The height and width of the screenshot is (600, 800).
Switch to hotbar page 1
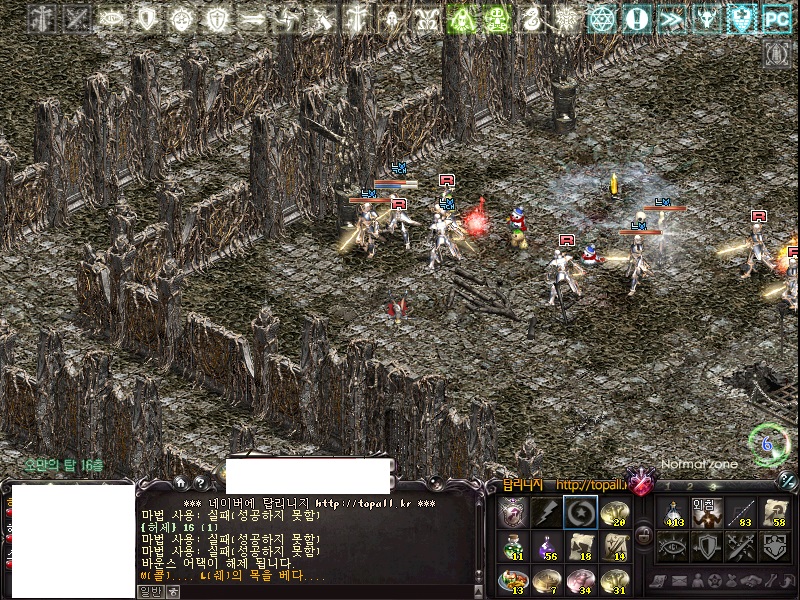pos(670,487)
